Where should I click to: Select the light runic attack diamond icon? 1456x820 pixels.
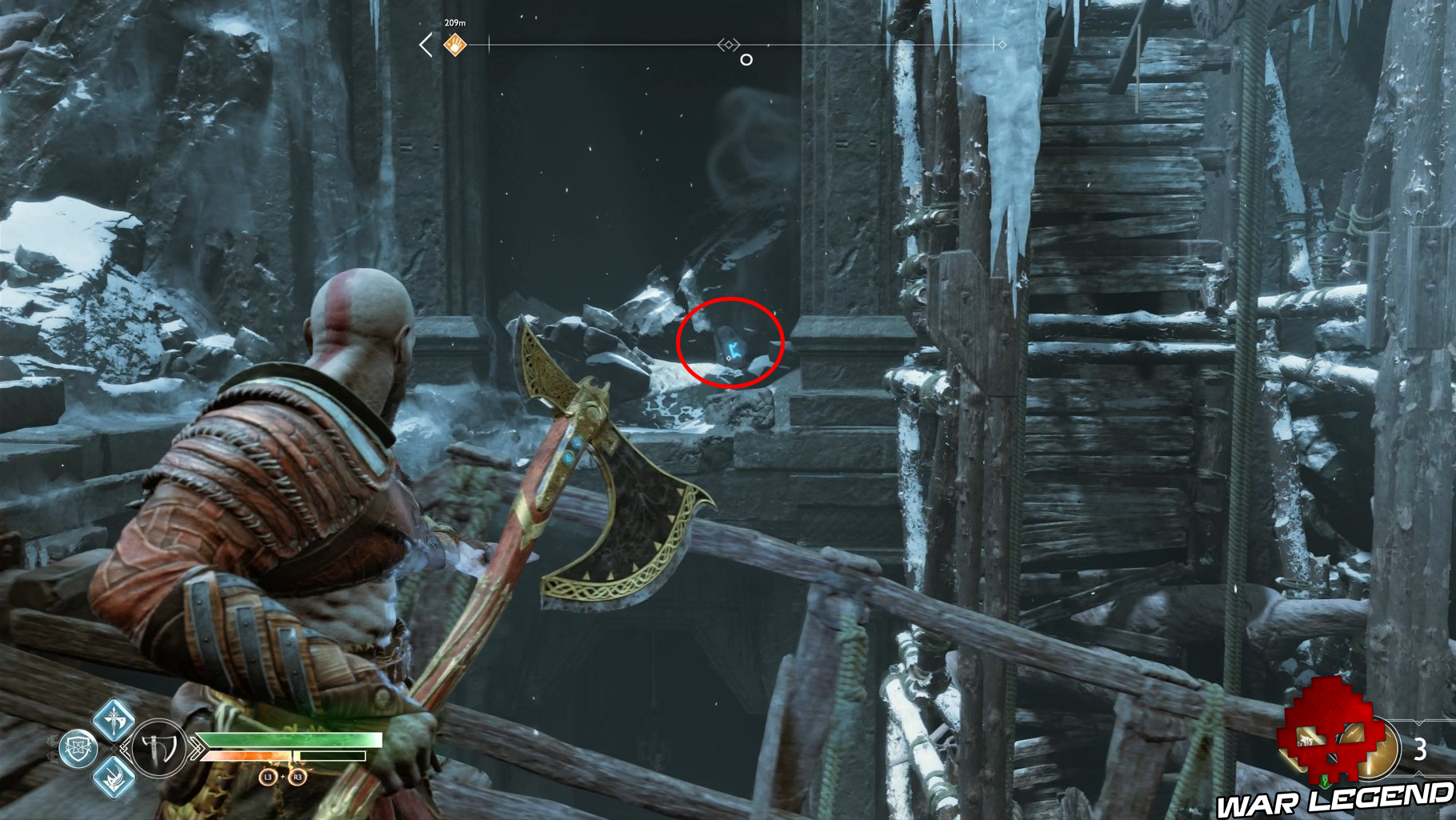pos(114,719)
